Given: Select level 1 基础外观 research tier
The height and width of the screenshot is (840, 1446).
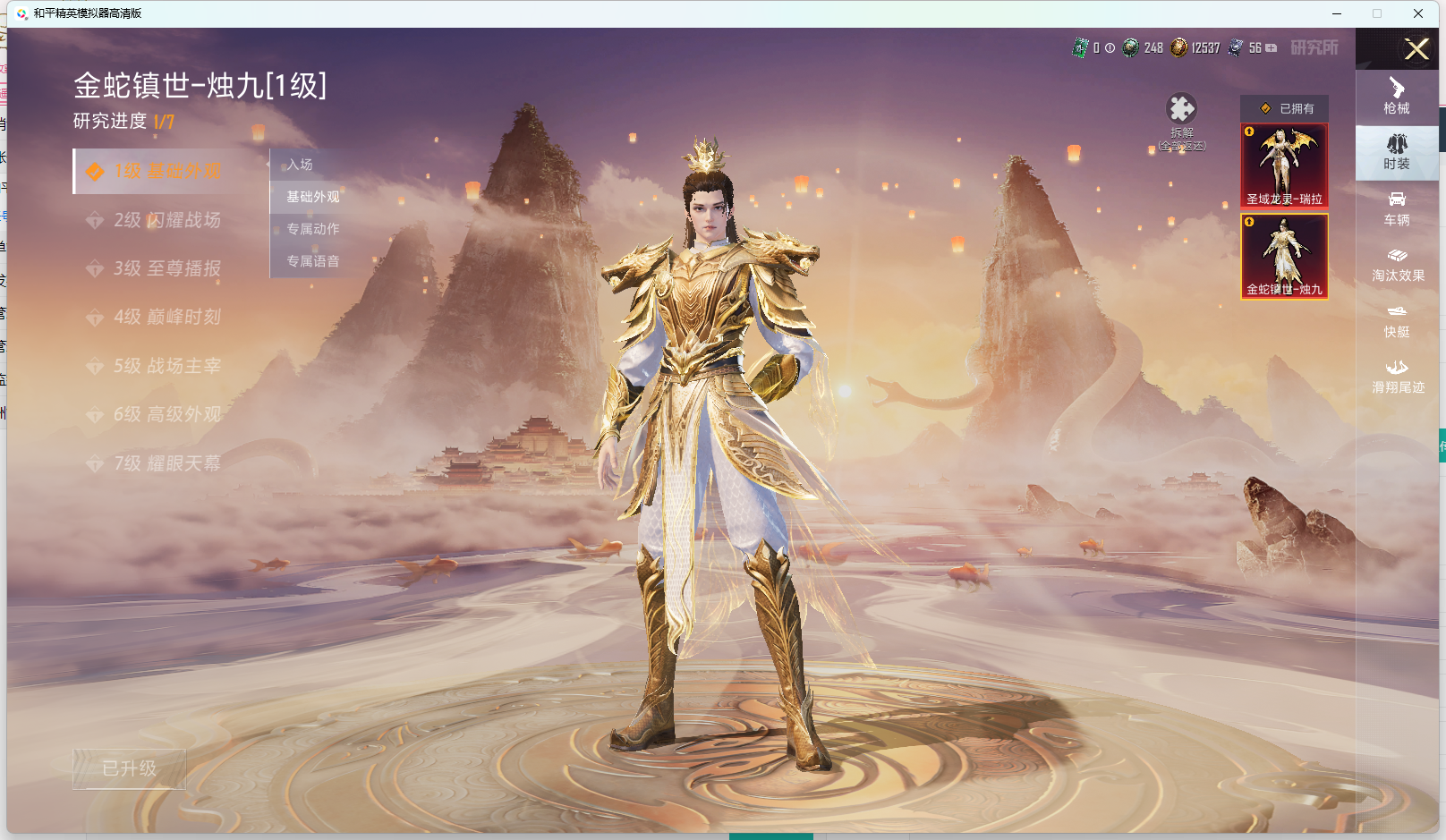Looking at the screenshot, I should click(166, 171).
